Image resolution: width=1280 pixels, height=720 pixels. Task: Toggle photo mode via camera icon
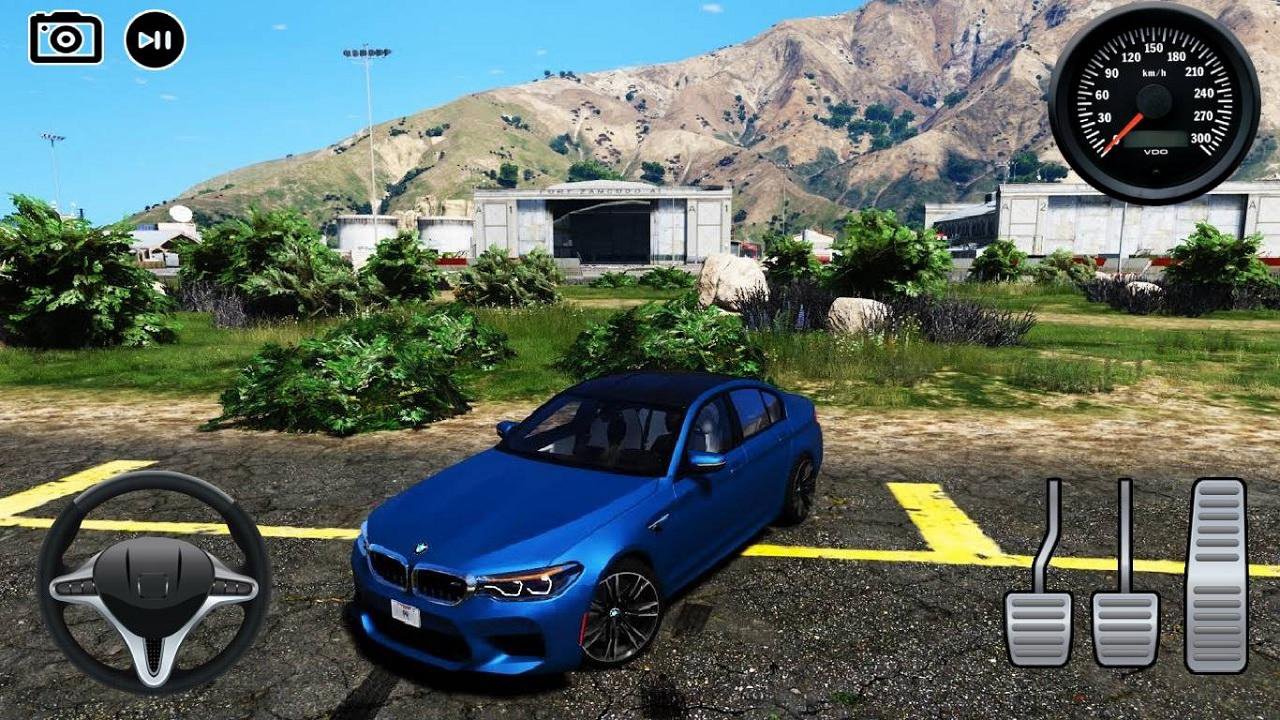(x=65, y=38)
